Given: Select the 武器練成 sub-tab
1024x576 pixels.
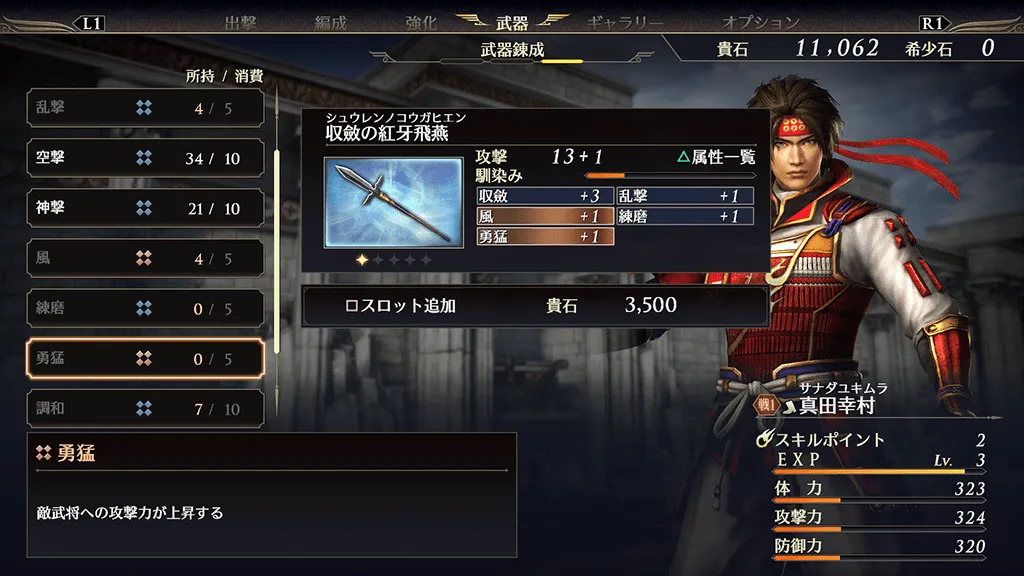Looking at the screenshot, I should point(512,50).
